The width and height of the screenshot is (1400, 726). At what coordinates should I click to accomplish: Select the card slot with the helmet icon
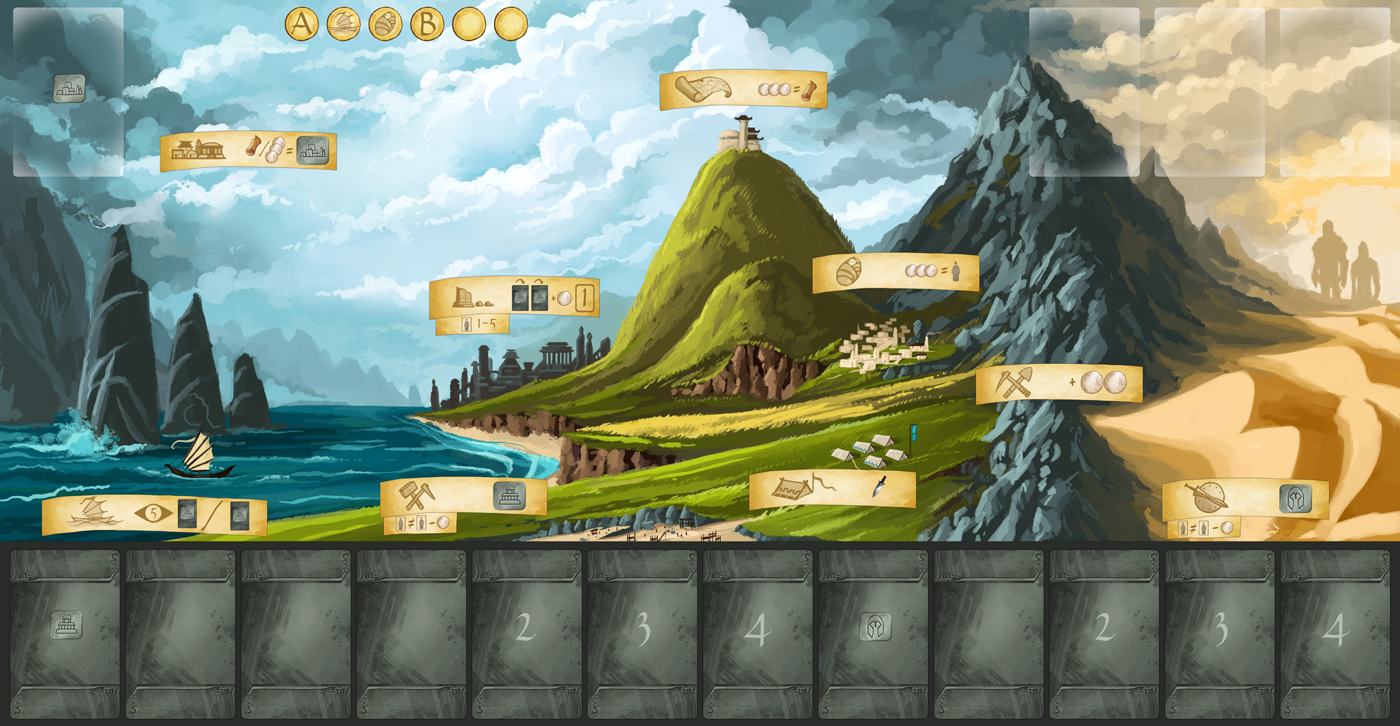(x=875, y=633)
